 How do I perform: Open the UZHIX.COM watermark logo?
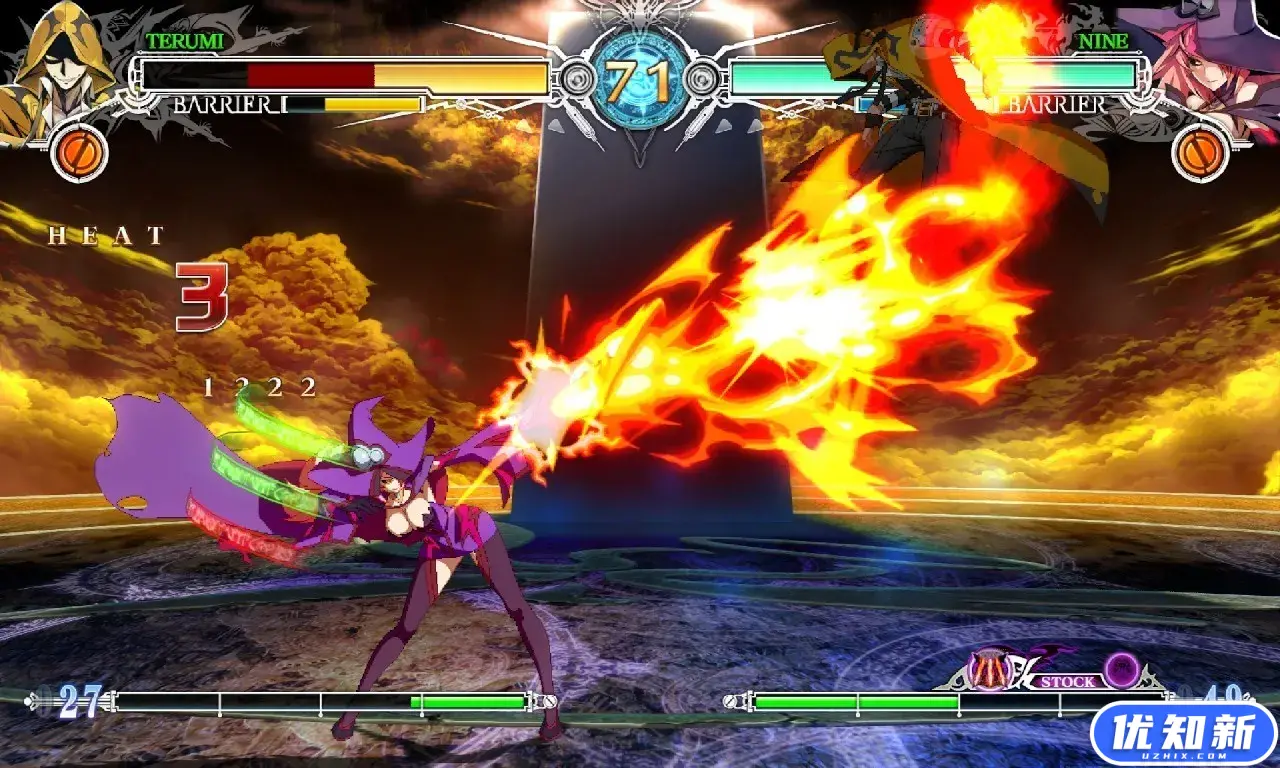(1184, 735)
